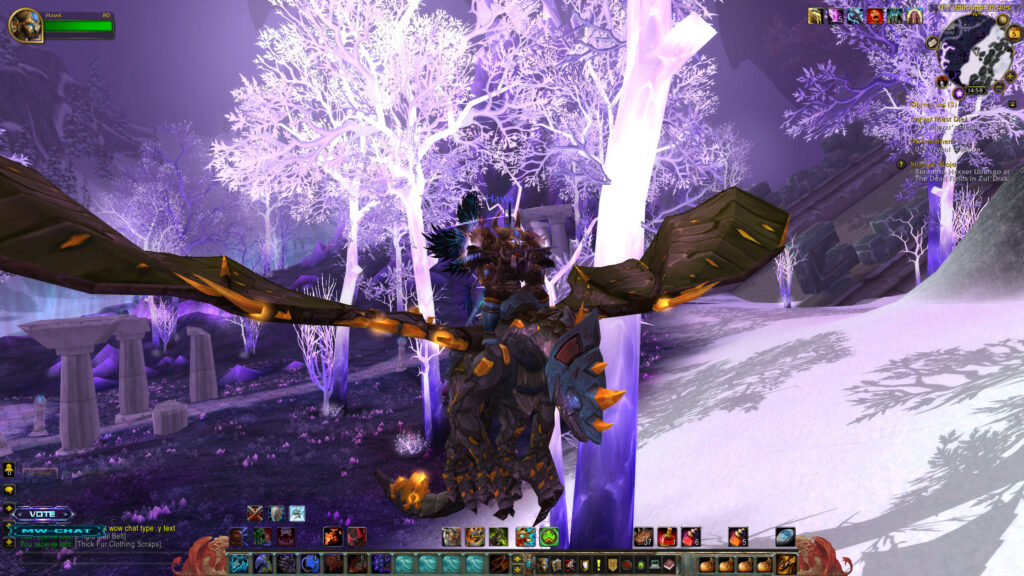Click the red-faced buff icon
Screen dimensions: 1024x576
875,16
